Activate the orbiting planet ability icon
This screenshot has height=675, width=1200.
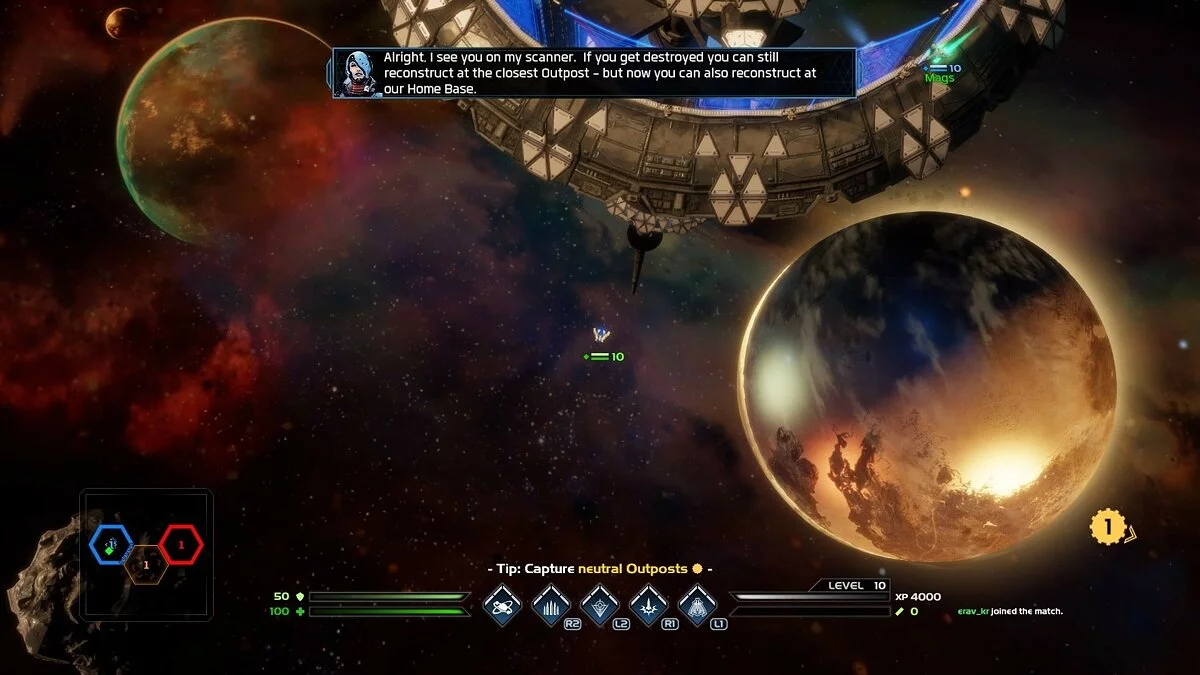[502, 605]
